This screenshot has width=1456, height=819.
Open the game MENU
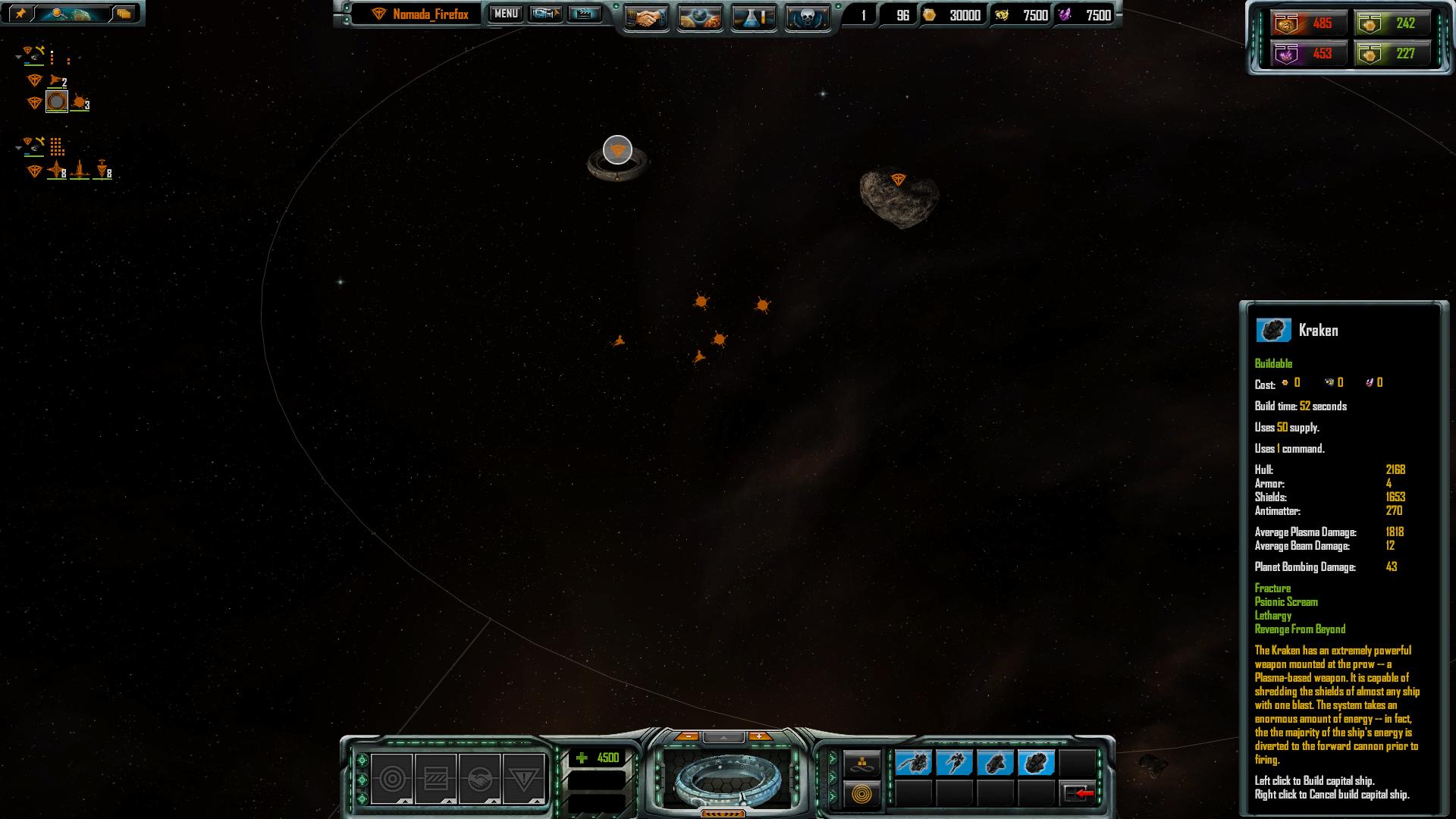tap(506, 14)
